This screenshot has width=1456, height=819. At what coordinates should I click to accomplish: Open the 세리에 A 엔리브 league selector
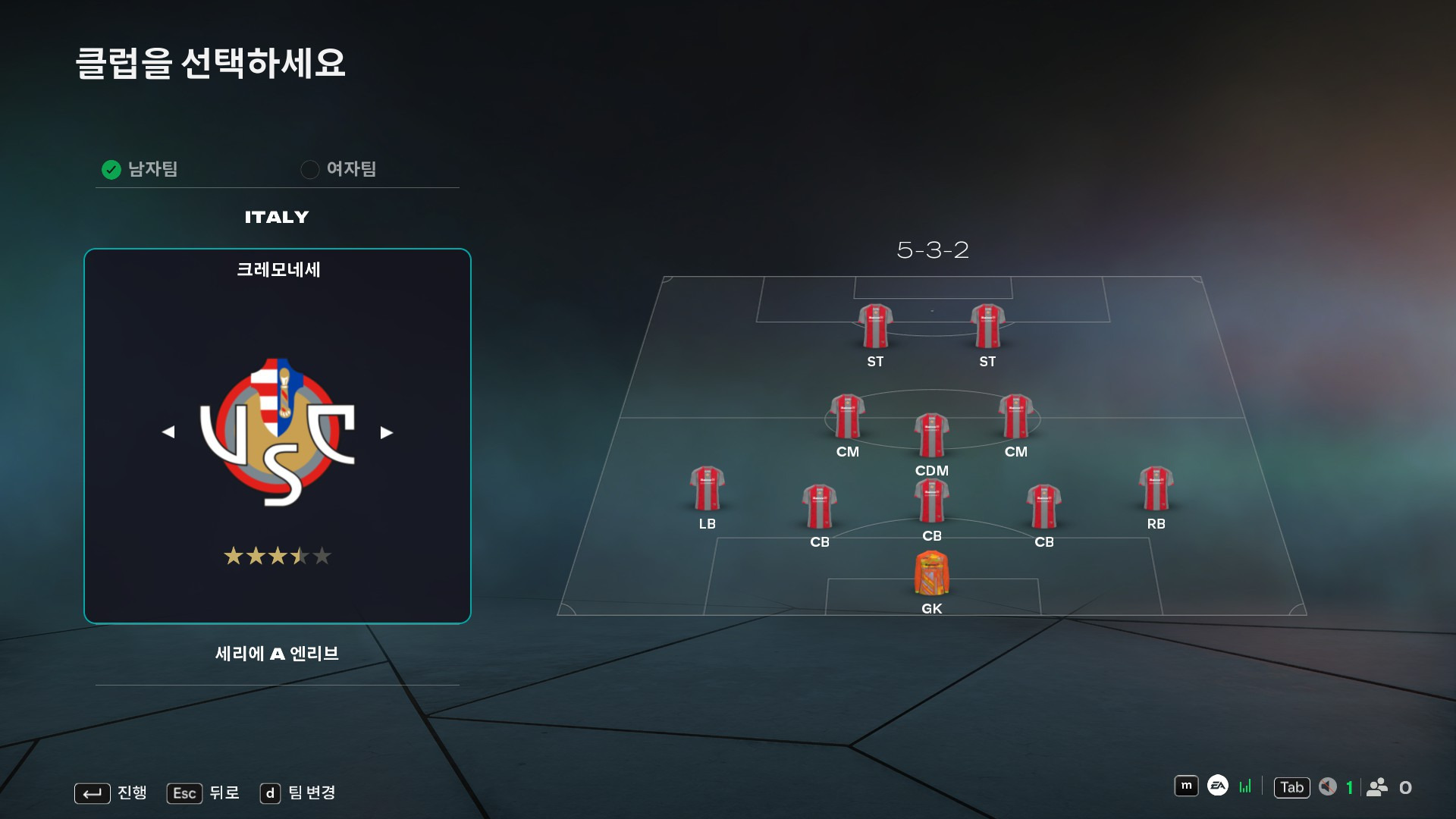277,654
